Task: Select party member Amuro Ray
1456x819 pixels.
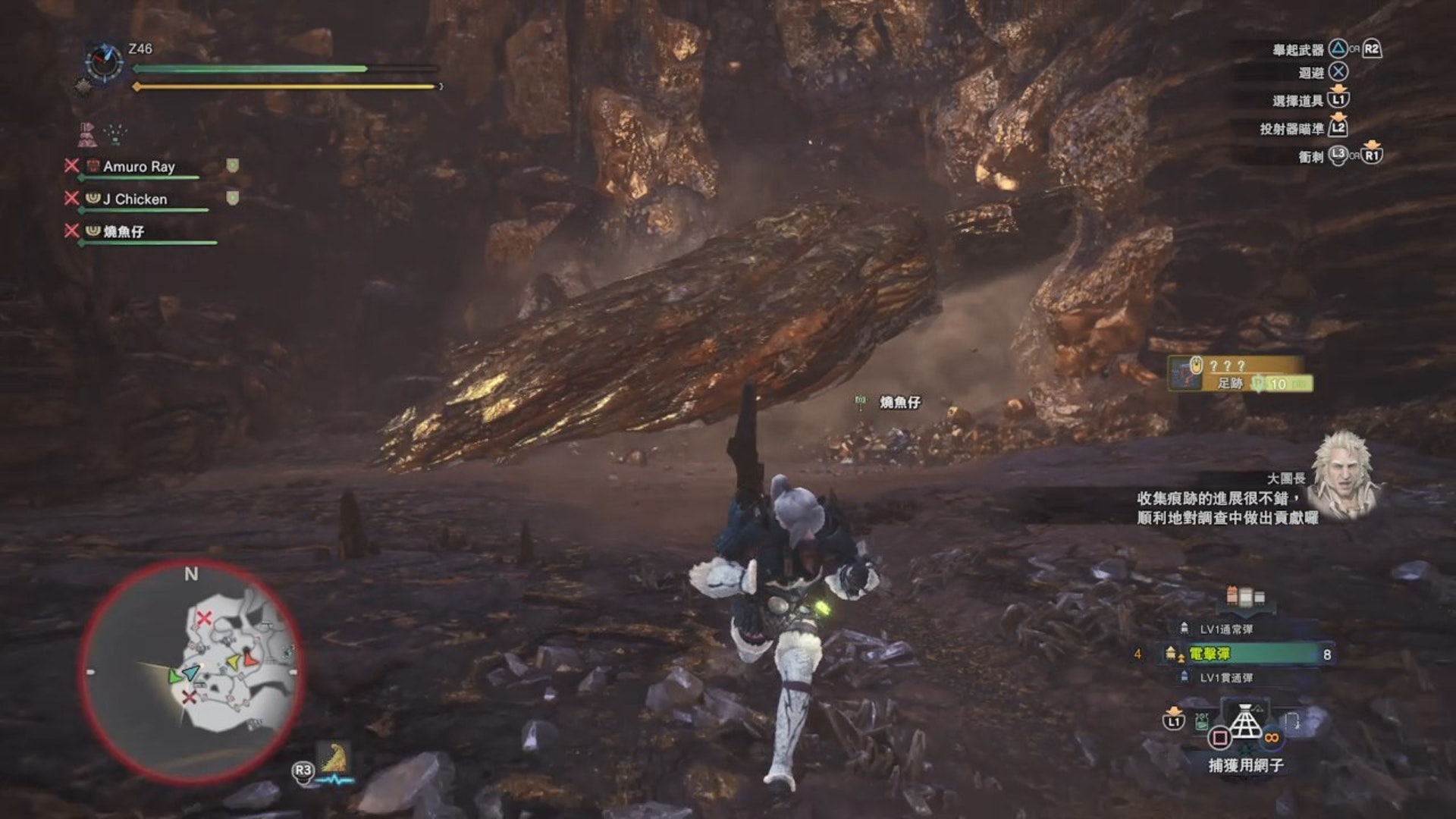Action: 139,167
